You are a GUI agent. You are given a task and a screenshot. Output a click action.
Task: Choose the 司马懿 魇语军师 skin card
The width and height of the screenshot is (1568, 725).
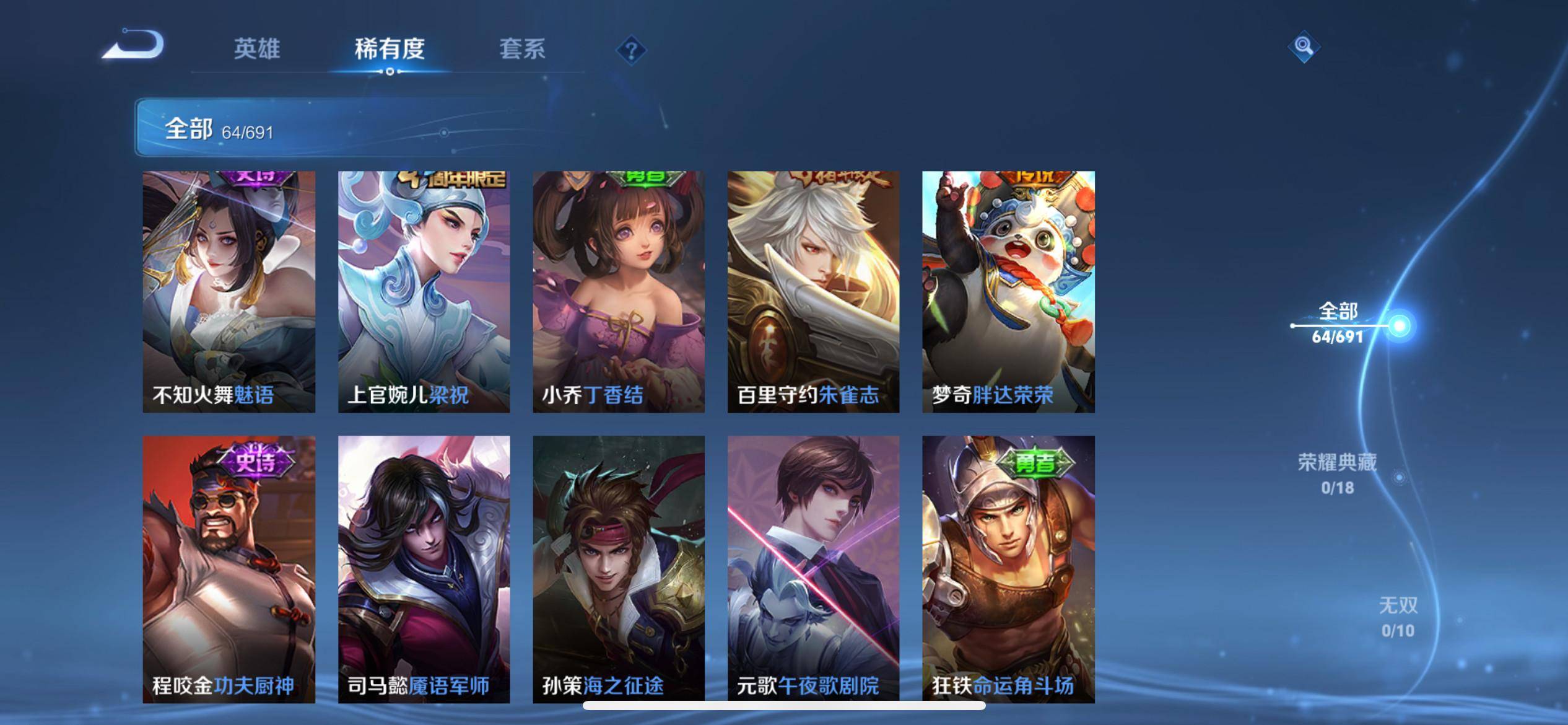coord(424,569)
